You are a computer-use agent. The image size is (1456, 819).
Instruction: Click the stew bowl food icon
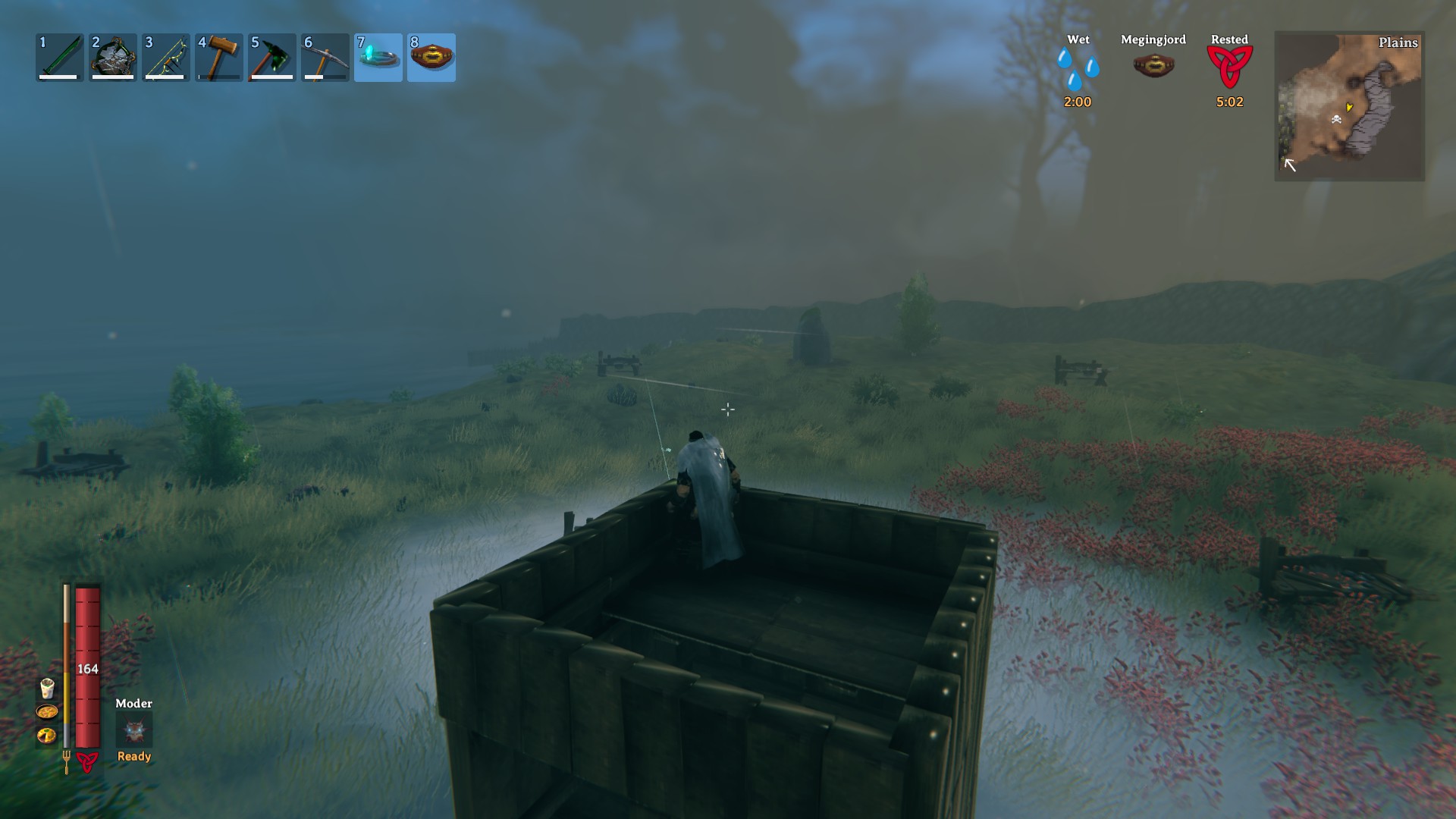click(47, 712)
